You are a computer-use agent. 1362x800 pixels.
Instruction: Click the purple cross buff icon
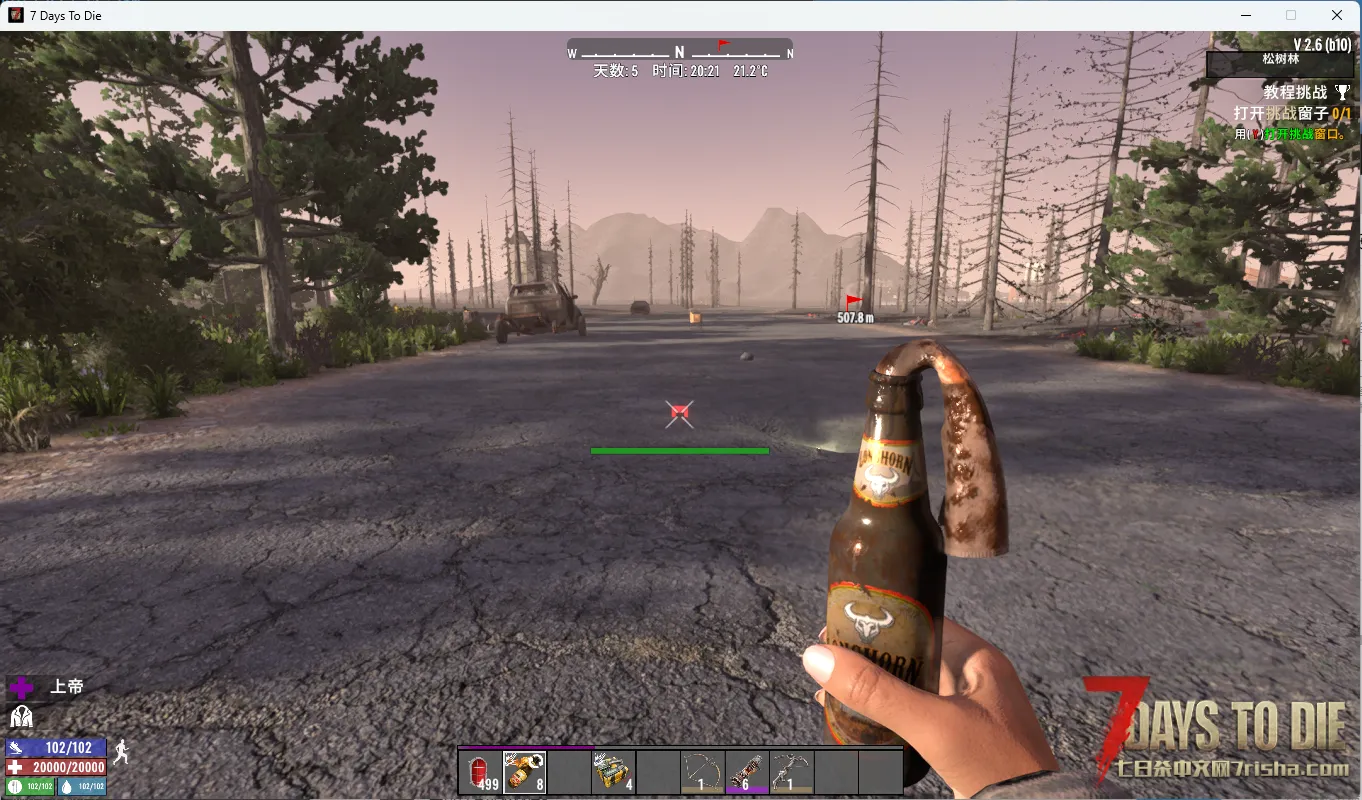tap(21, 687)
